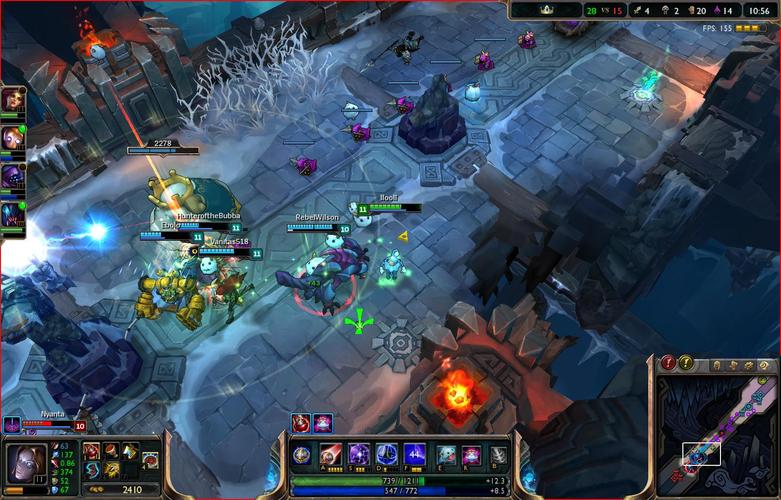Toggle the rightmost minimap option button
This screenshot has height=500, width=781.
763,366
